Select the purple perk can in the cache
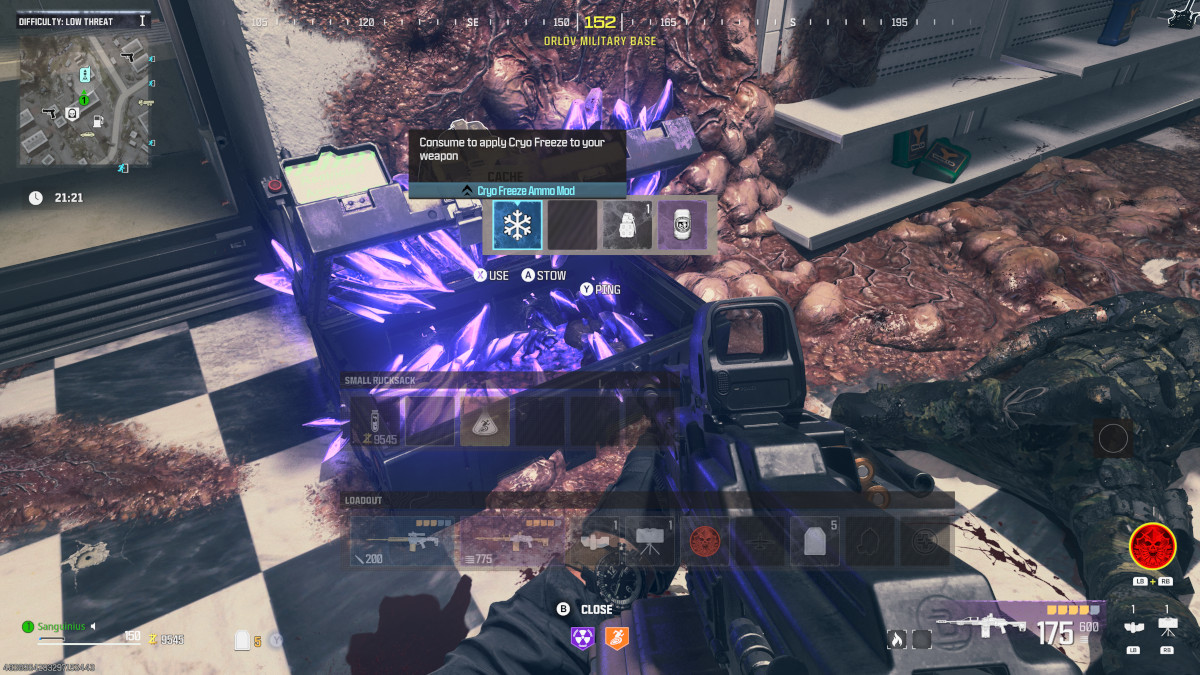 [x=682, y=225]
